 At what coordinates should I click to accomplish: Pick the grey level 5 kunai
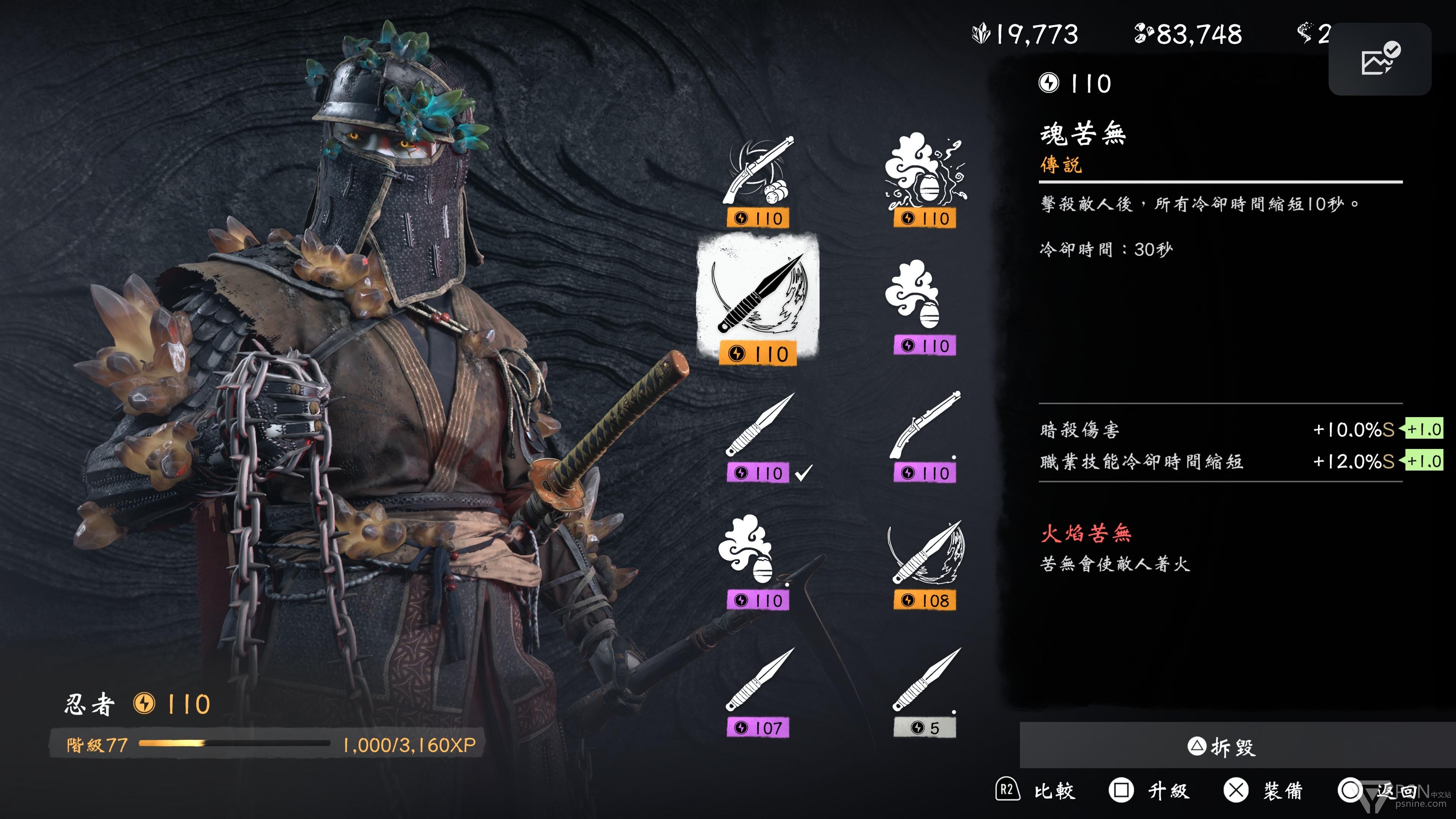coord(925,692)
